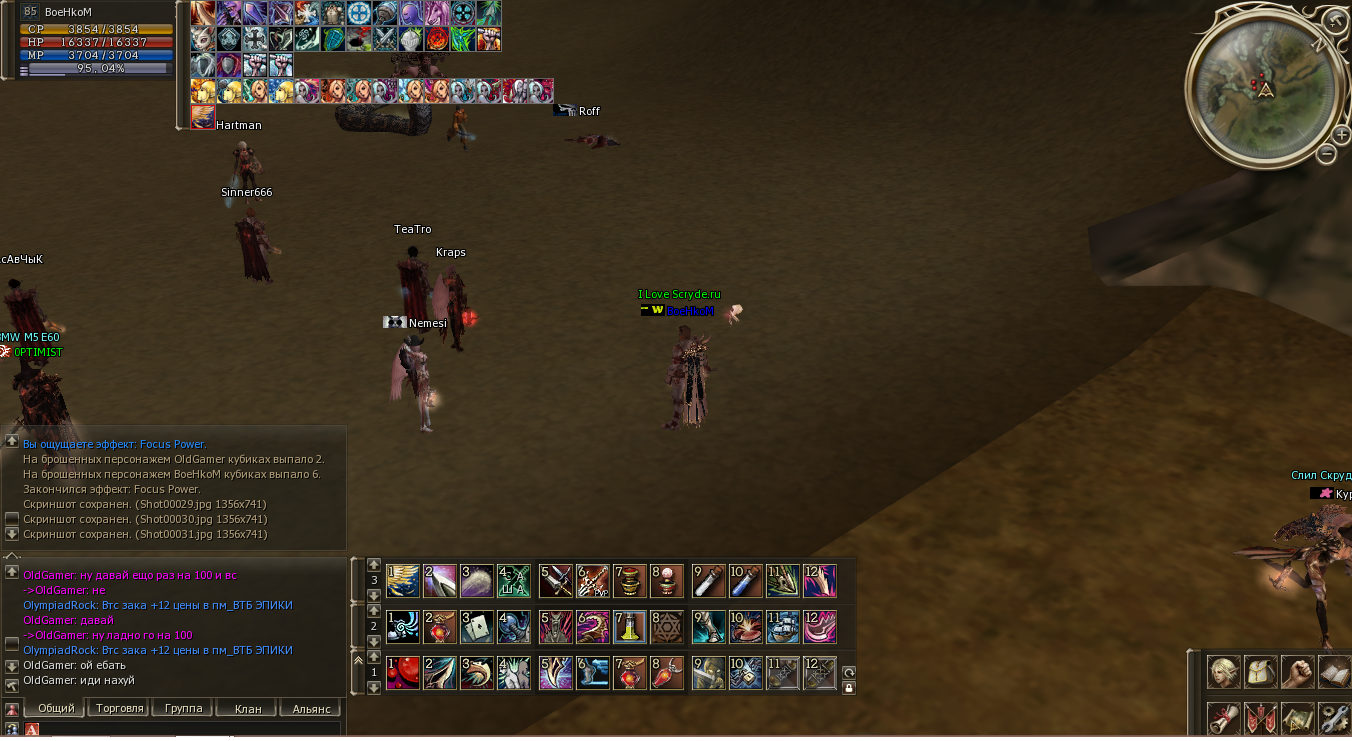The width and height of the screenshot is (1356, 741).
Task: Open the Skills window (glowing book icon)
Action: tap(1334, 673)
